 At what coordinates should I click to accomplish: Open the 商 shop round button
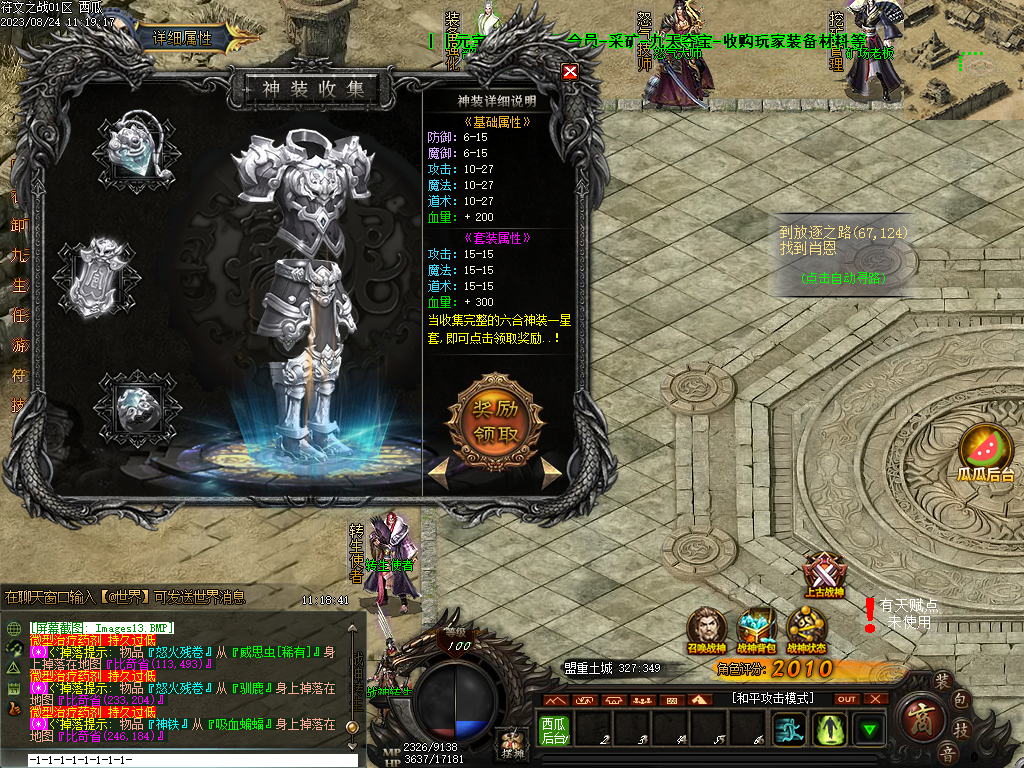[x=918, y=718]
